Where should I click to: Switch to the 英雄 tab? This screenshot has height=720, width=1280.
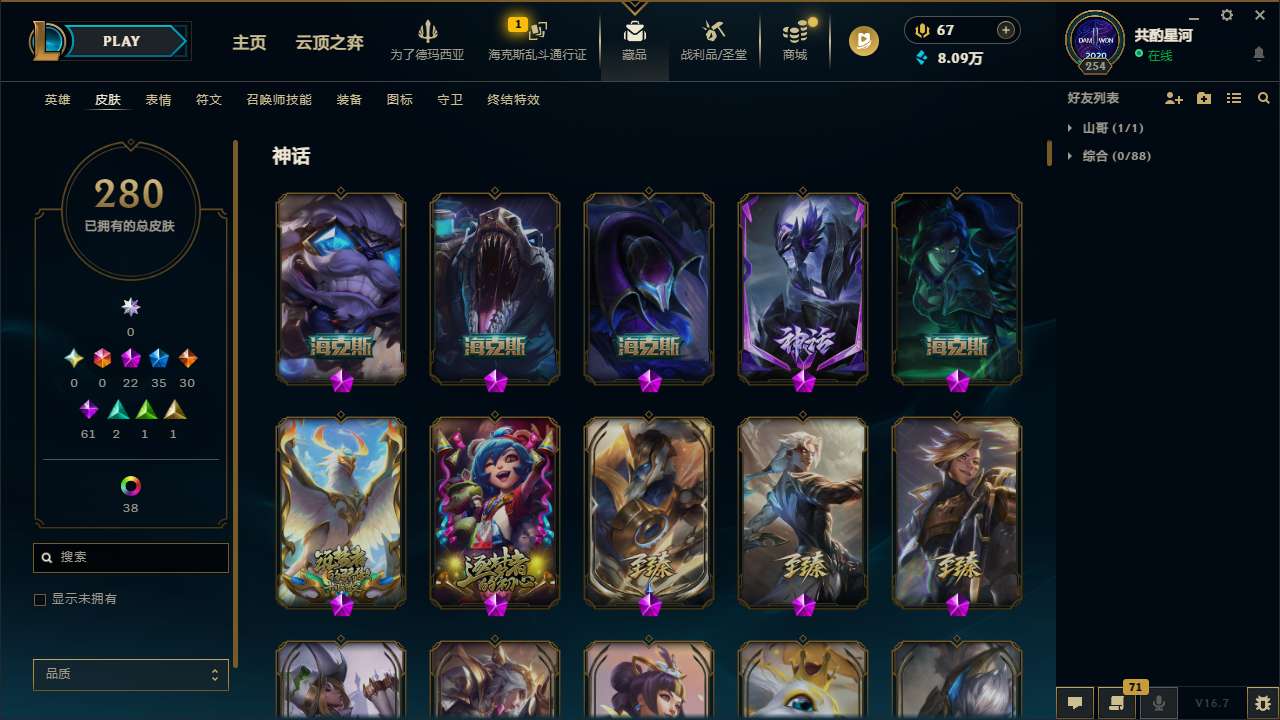[x=57, y=100]
